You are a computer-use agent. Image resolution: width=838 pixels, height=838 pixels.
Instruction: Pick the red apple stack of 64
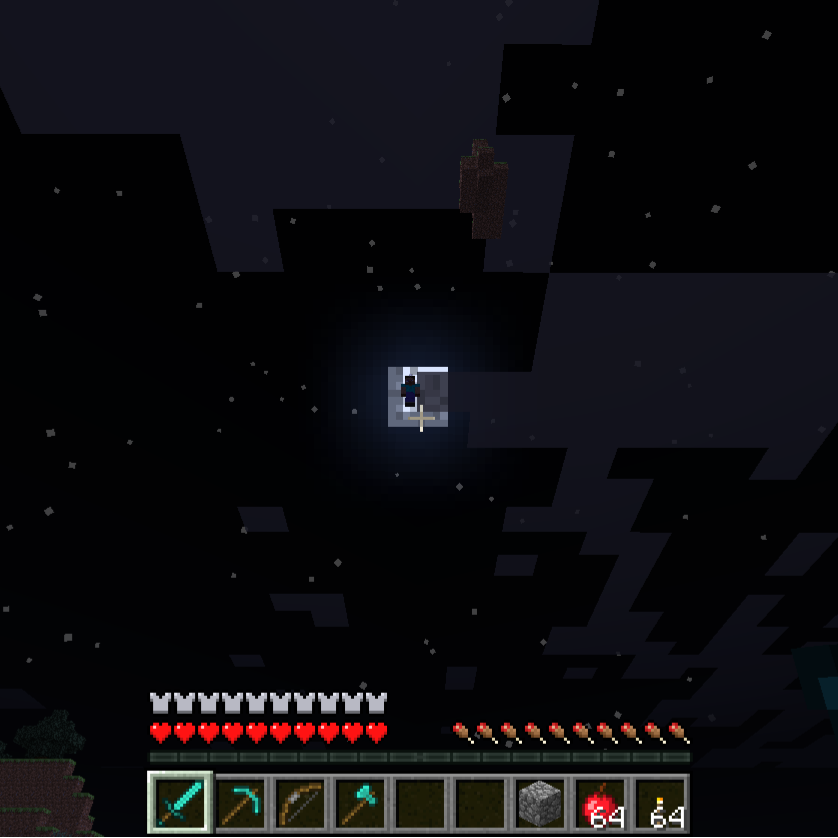click(x=600, y=802)
